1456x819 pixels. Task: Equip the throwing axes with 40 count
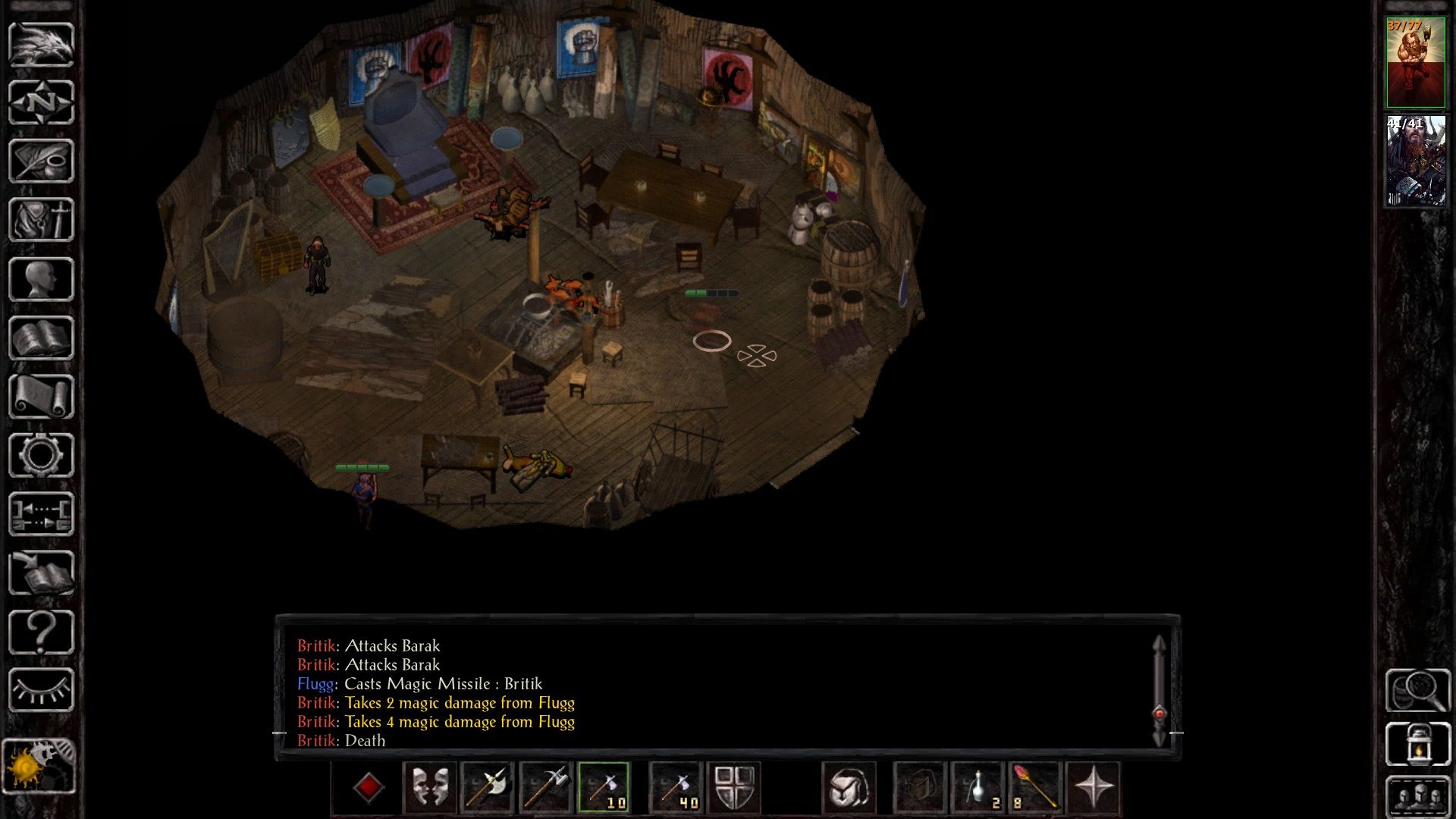point(676,788)
